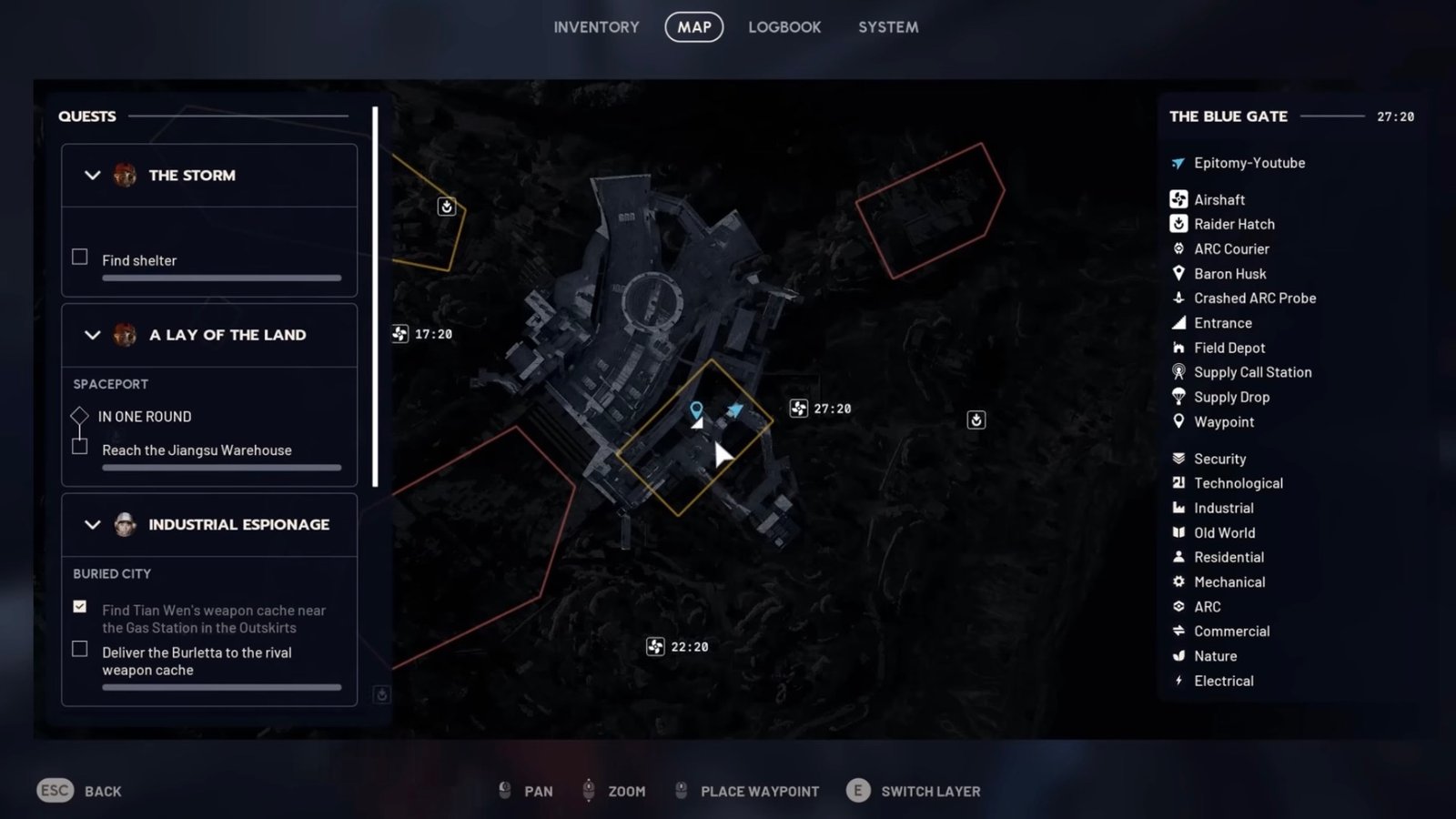
Task: Open the INVENTORY tab
Action: point(596,26)
